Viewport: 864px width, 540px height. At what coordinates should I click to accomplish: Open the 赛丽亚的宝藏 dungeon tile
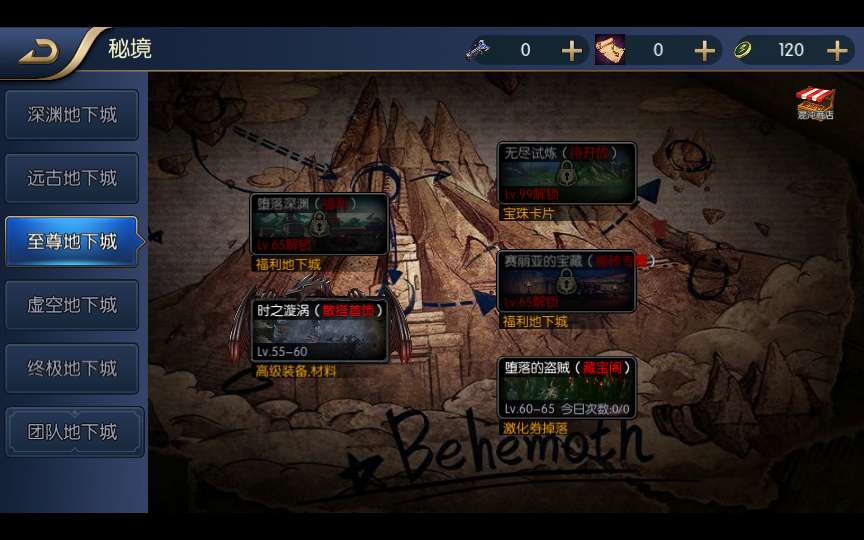pyautogui.click(x=567, y=281)
